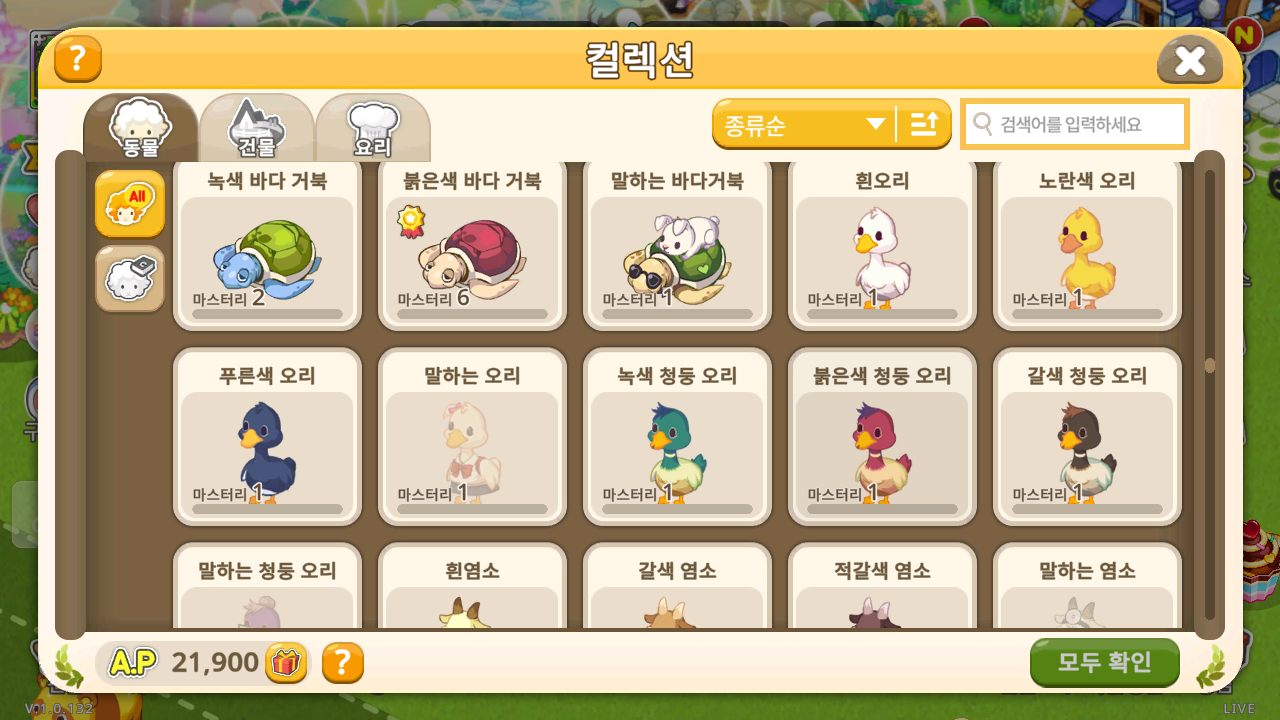Click the 검색어를 입력하세요 search field
This screenshot has width=1280, height=720.
[1075, 124]
